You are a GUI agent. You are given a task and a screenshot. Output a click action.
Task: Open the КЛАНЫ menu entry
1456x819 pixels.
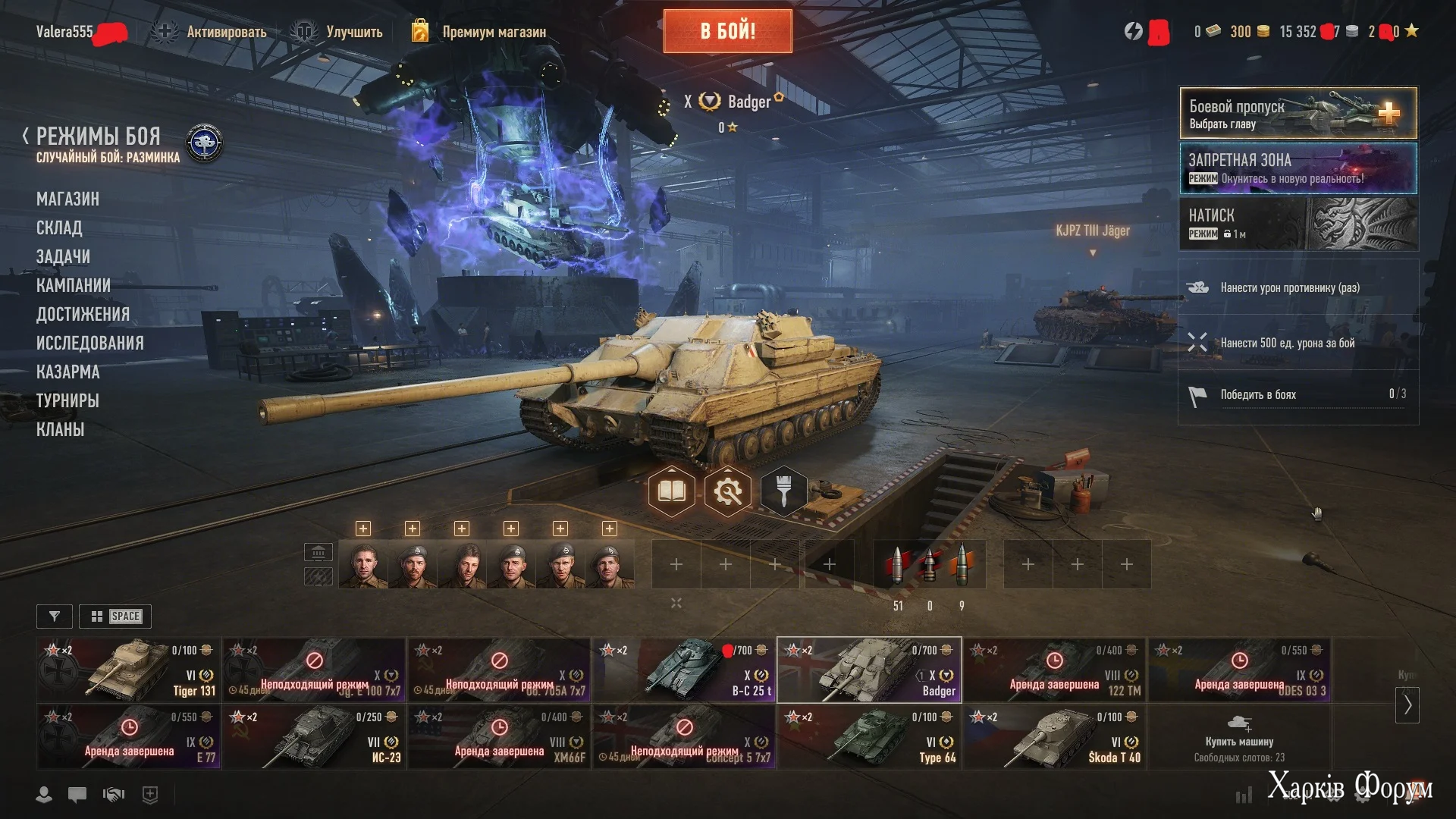pos(60,429)
